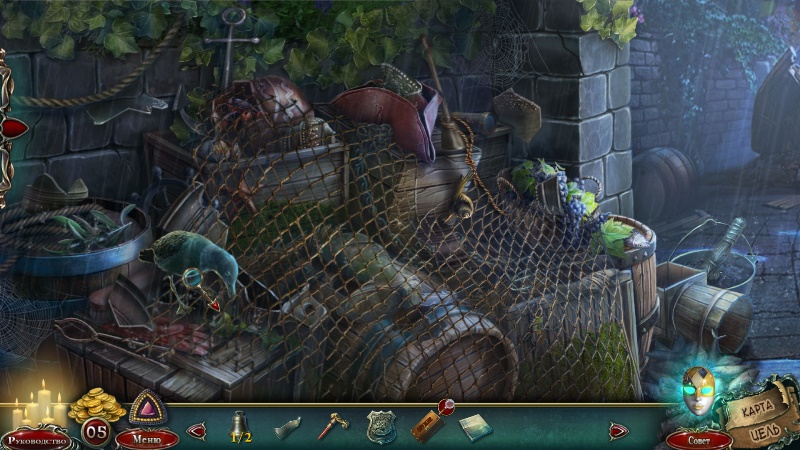Click the red gem on left edge
Screen dimensions: 800x450
coord(14,128)
